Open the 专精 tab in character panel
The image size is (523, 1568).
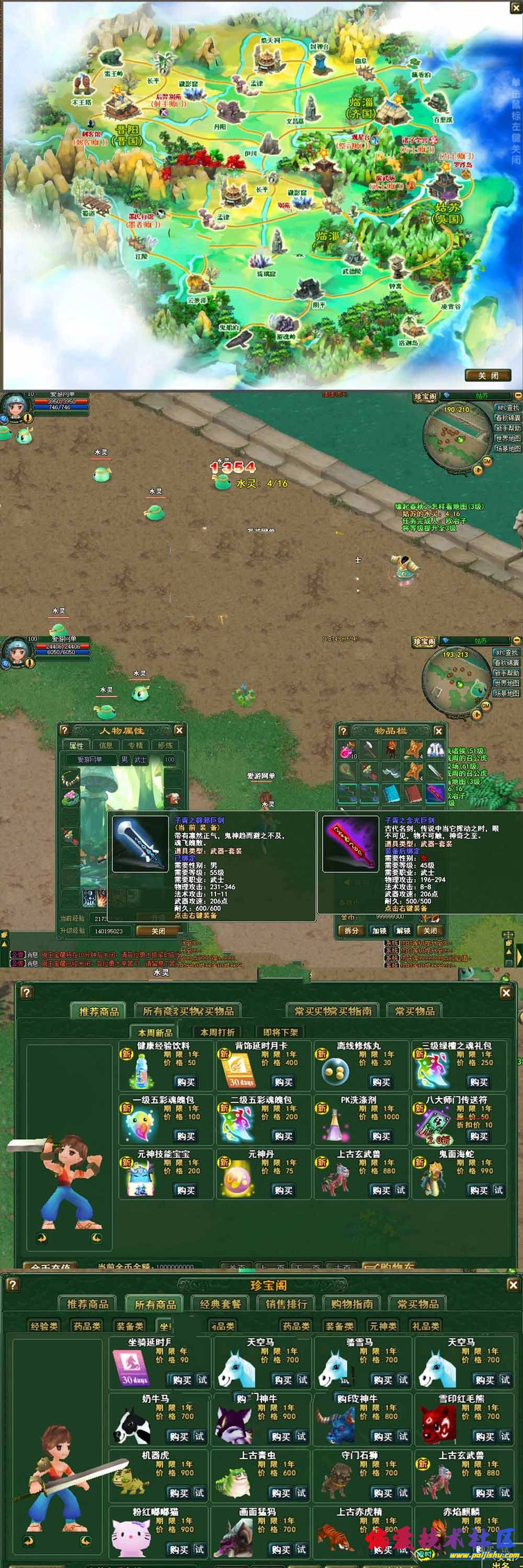(x=135, y=745)
